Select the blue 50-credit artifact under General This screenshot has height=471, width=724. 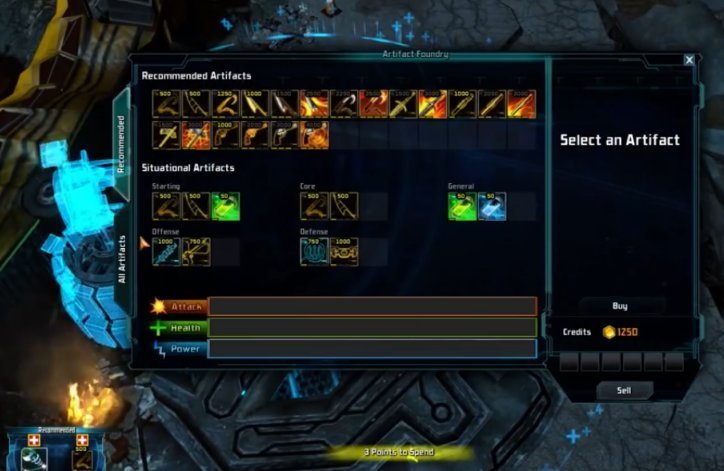pos(492,206)
